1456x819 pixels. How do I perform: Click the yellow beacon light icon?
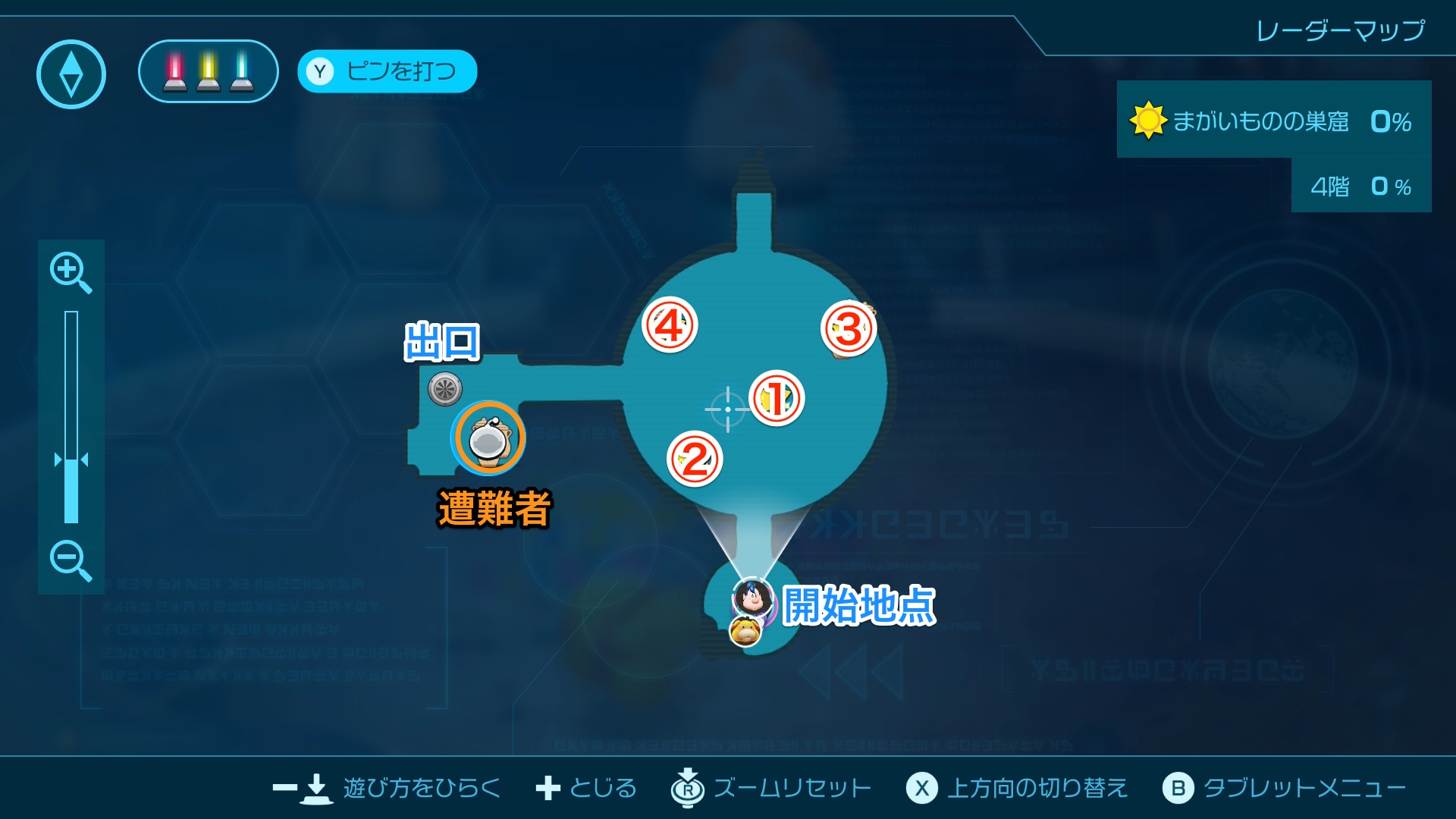(207, 74)
